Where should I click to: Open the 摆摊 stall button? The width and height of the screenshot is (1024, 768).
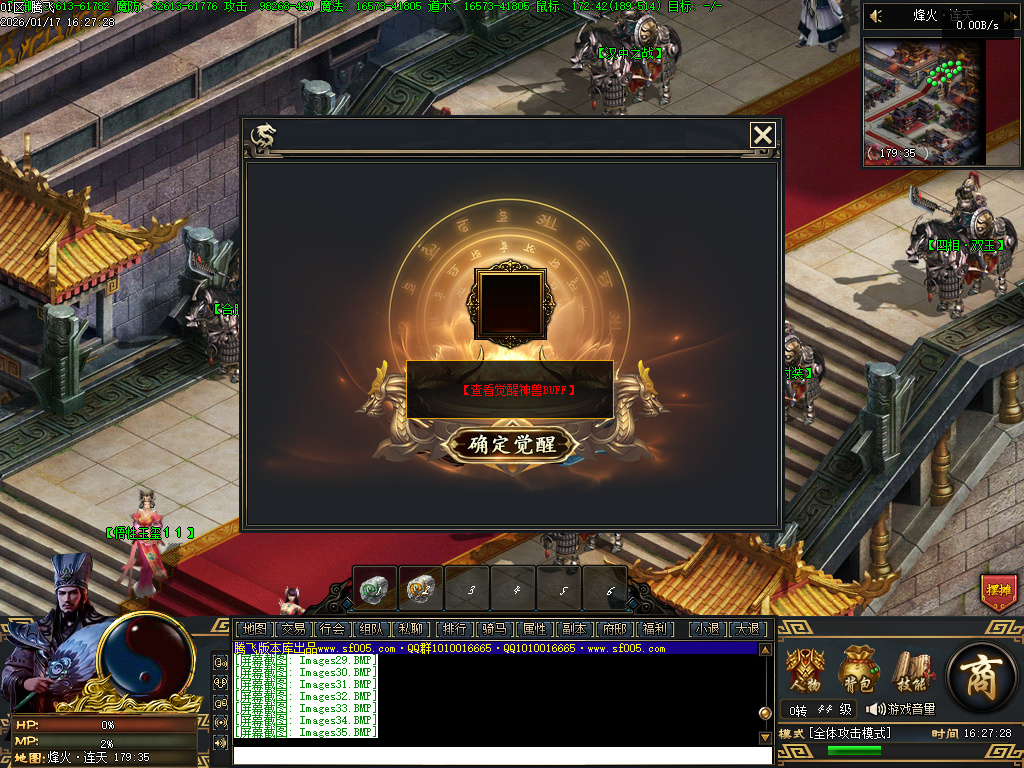(998, 591)
